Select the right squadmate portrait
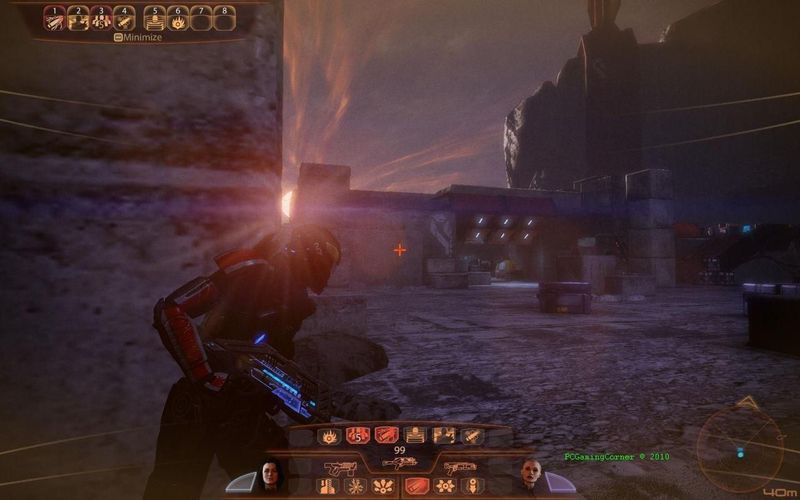The height and width of the screenshot is (500, 800). [x=529, y=476]
